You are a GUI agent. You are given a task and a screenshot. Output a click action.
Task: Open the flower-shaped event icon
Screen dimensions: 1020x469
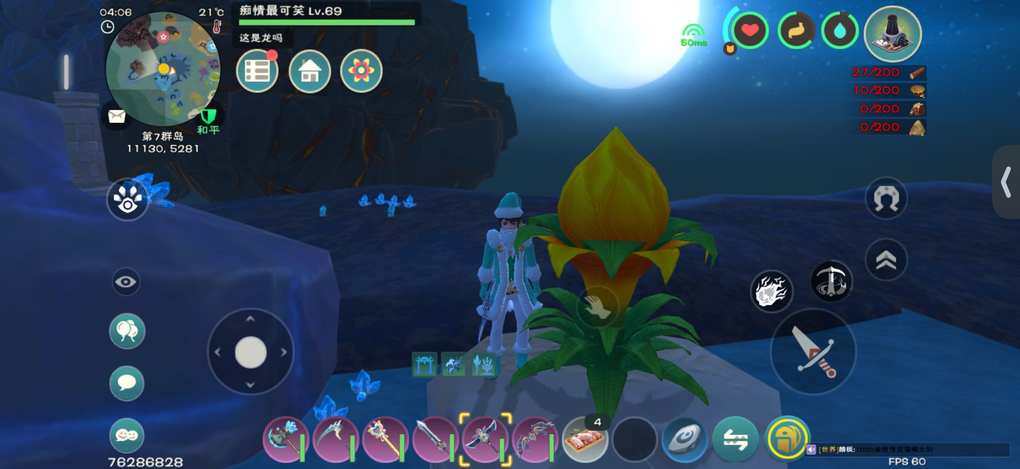point(361,71)
